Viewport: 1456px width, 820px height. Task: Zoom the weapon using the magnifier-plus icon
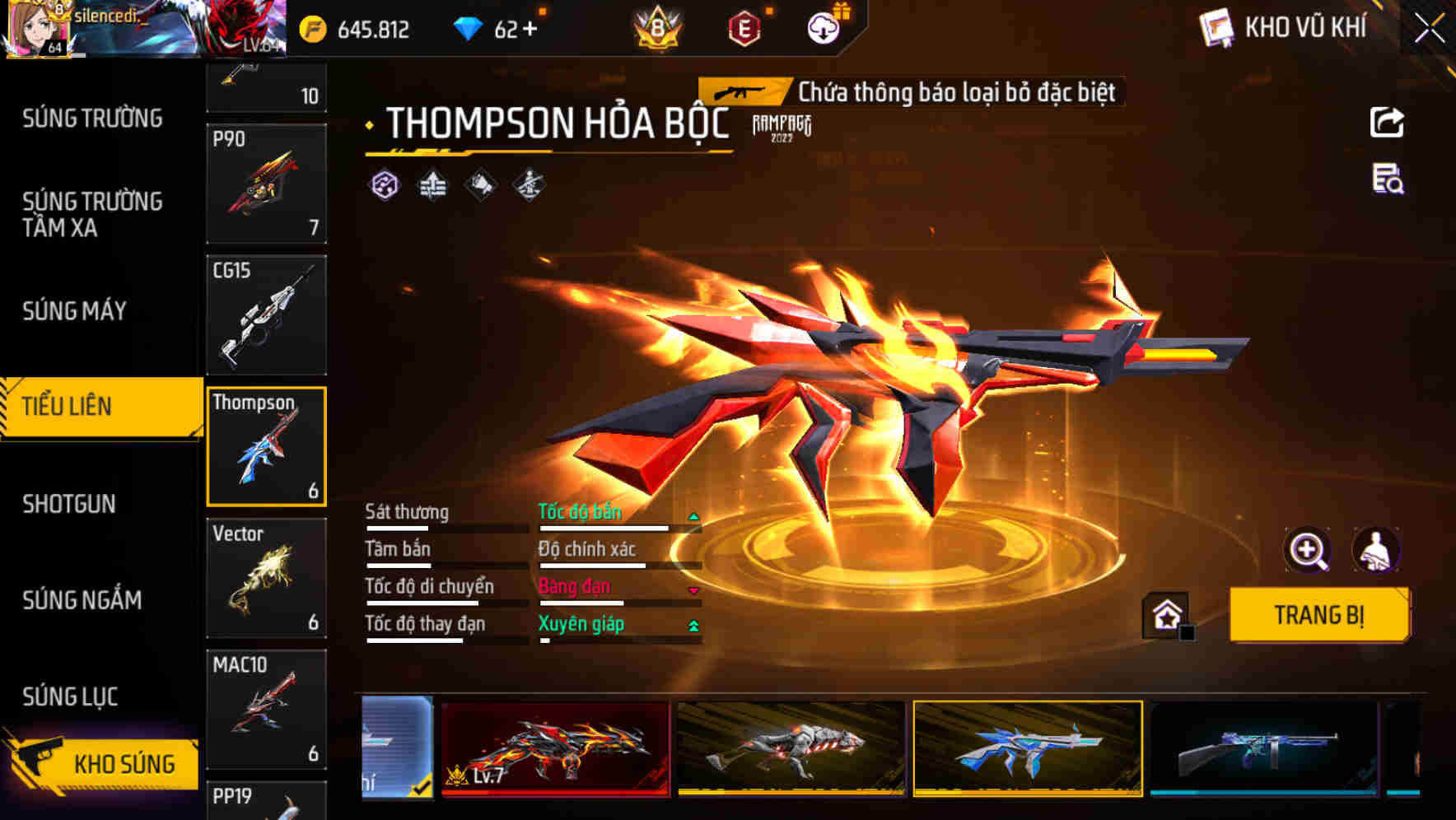click(x=1309, y=551)
